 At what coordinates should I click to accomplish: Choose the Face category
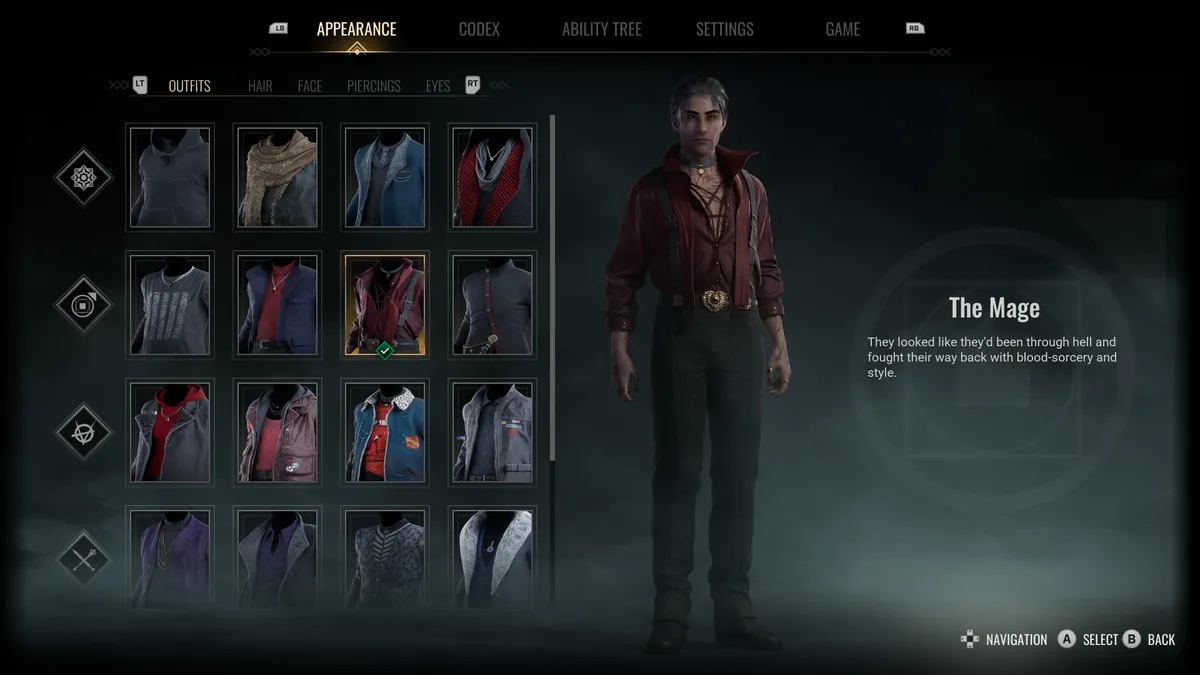coord(310,86)
